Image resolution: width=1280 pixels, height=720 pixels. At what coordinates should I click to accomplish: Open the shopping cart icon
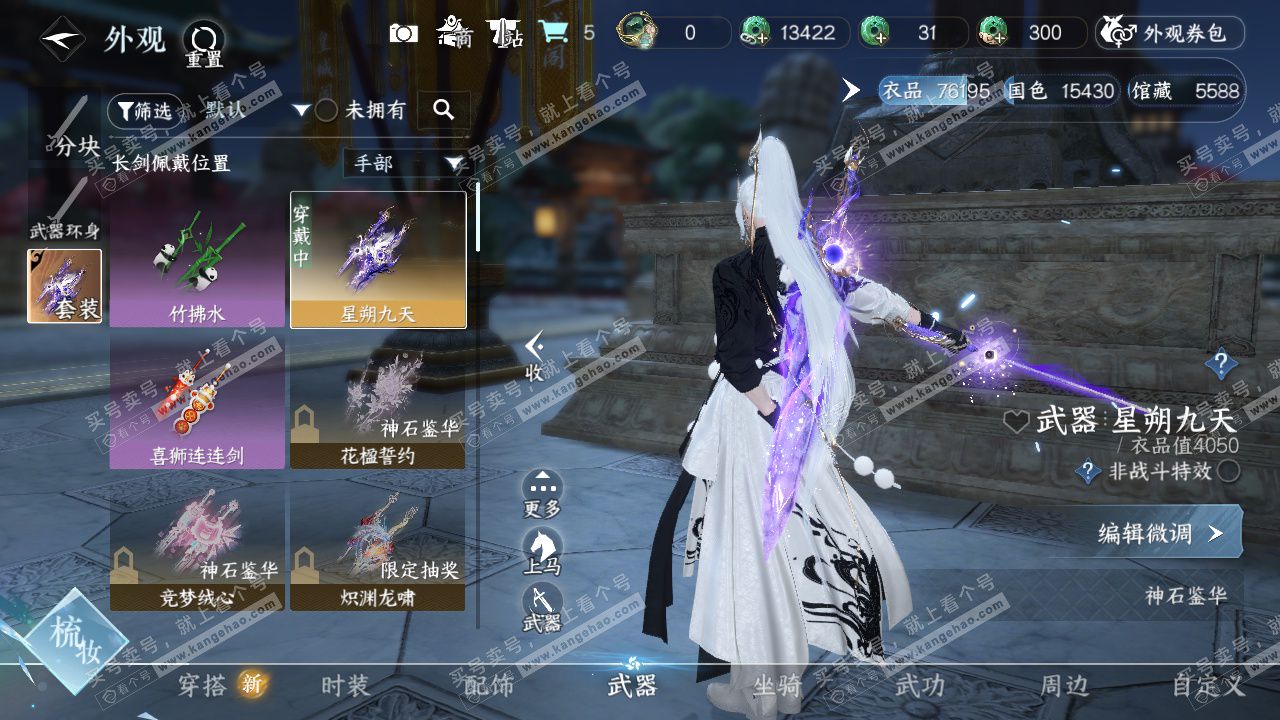point(553,33)
